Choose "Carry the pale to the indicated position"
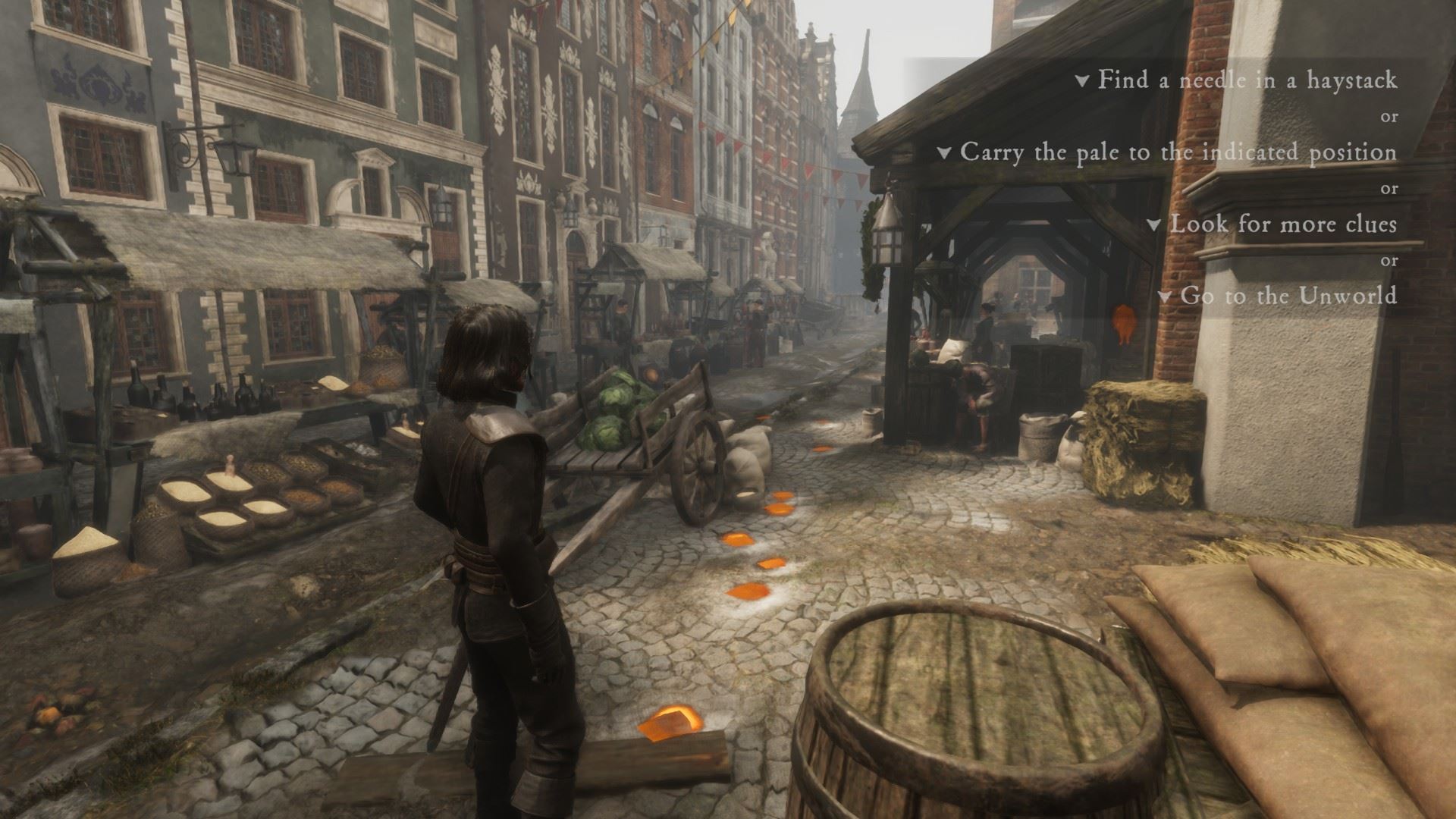This screenshot has width=1456, height=819. (x=1178, y=152)
